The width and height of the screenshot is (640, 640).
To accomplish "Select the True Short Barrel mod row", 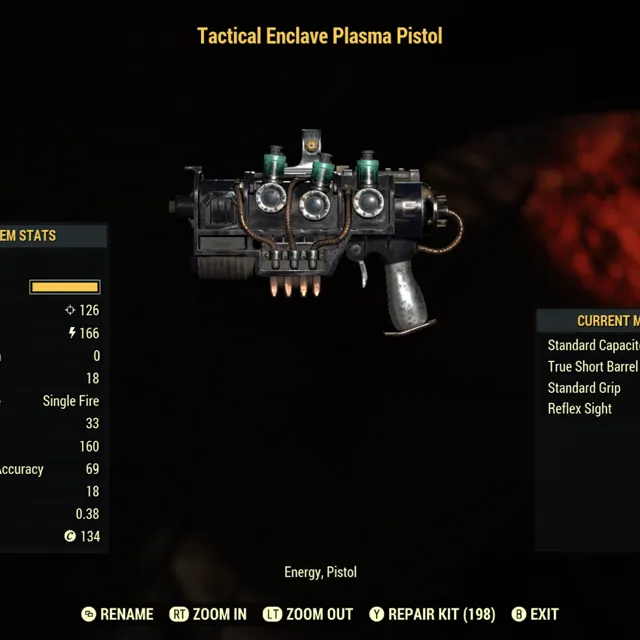I will 593,366.
